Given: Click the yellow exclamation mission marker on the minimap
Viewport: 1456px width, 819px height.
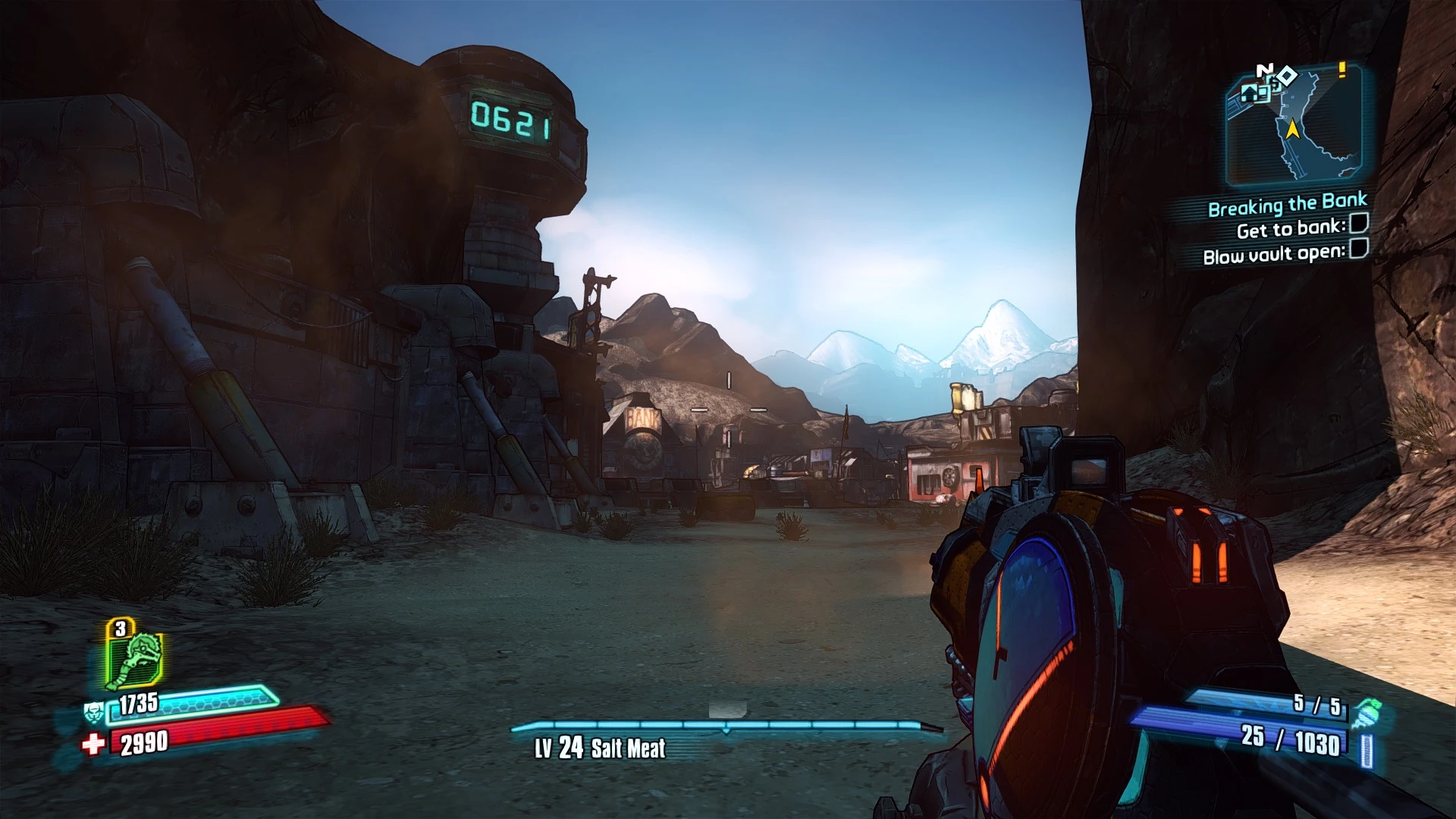Looking at the screenshot, I should pos(1341,71).
